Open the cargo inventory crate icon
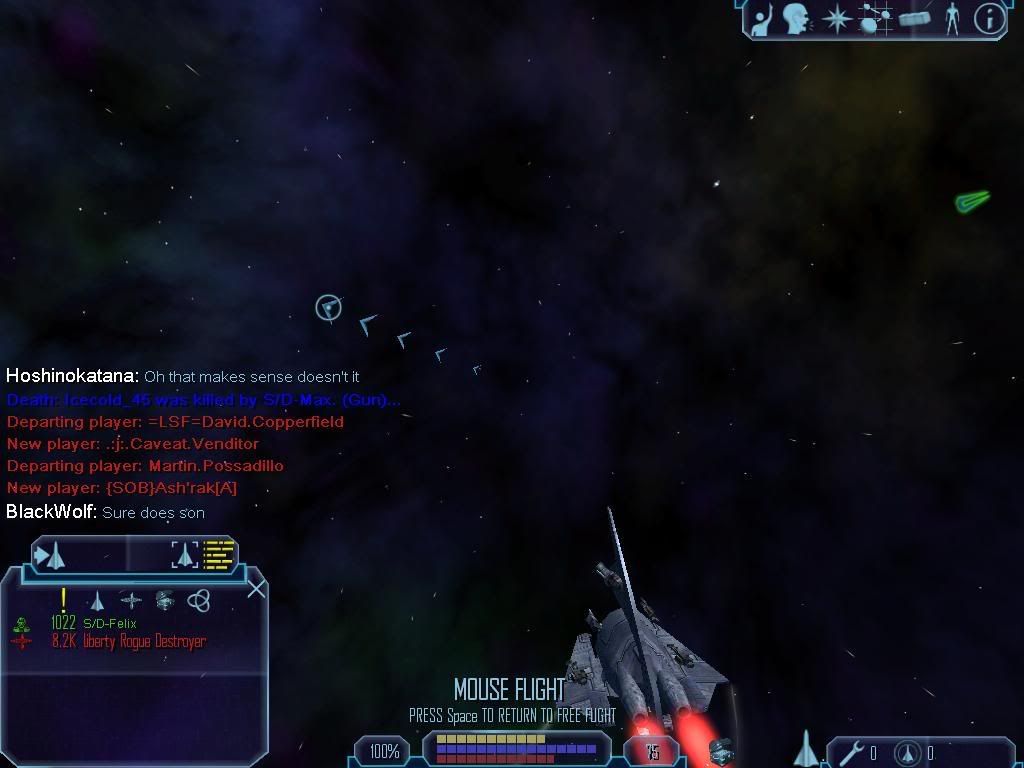 coord(915,18)
